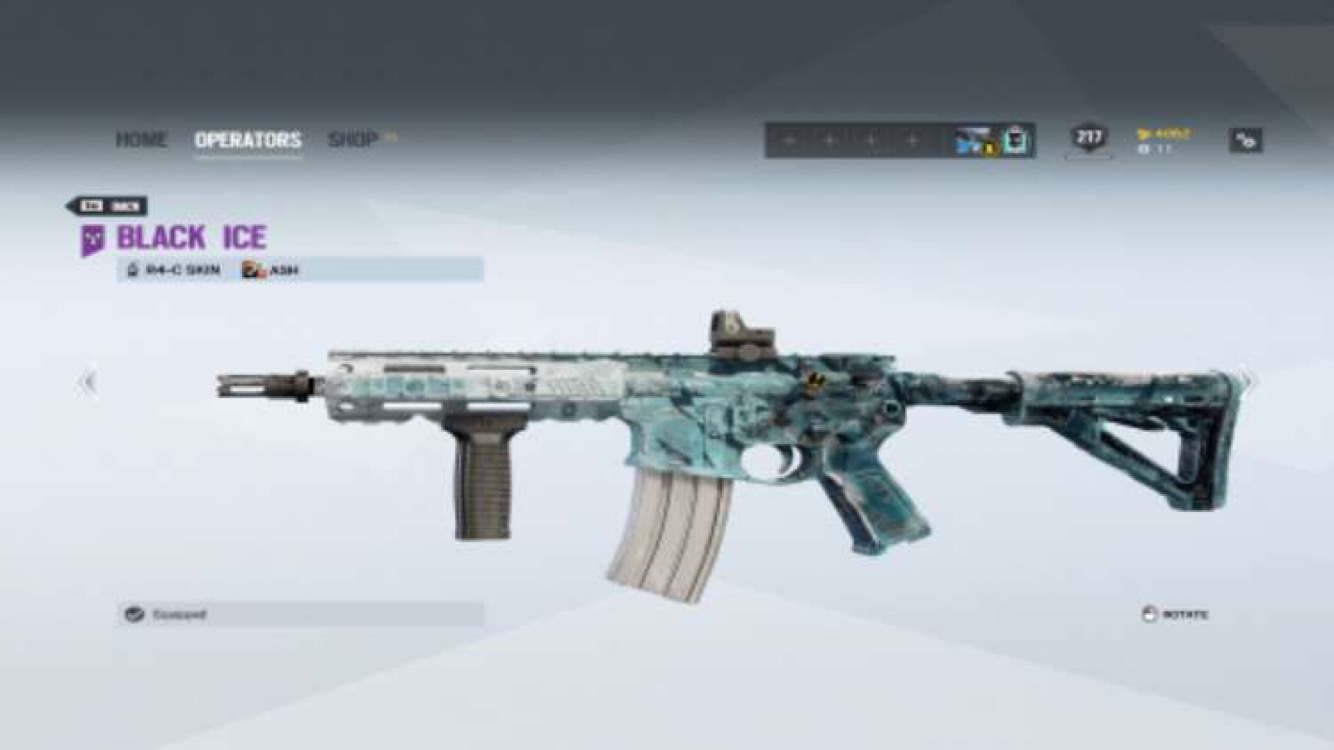Click the R4-C SKIN label
Screen dimensions: 1334x750
(181, 269)
